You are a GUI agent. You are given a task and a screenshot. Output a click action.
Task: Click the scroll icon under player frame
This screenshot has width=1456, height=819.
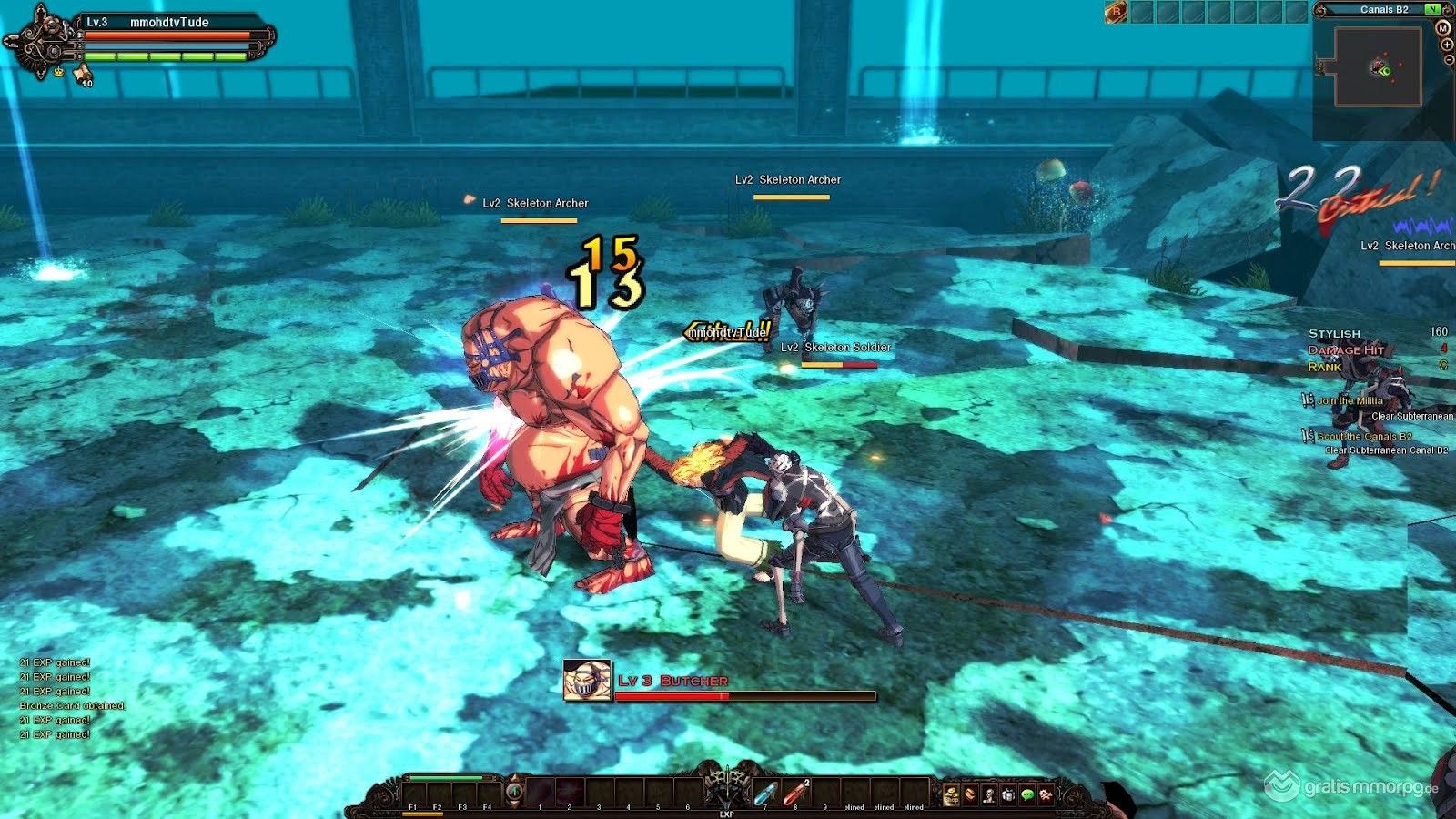tap(81, 73)
